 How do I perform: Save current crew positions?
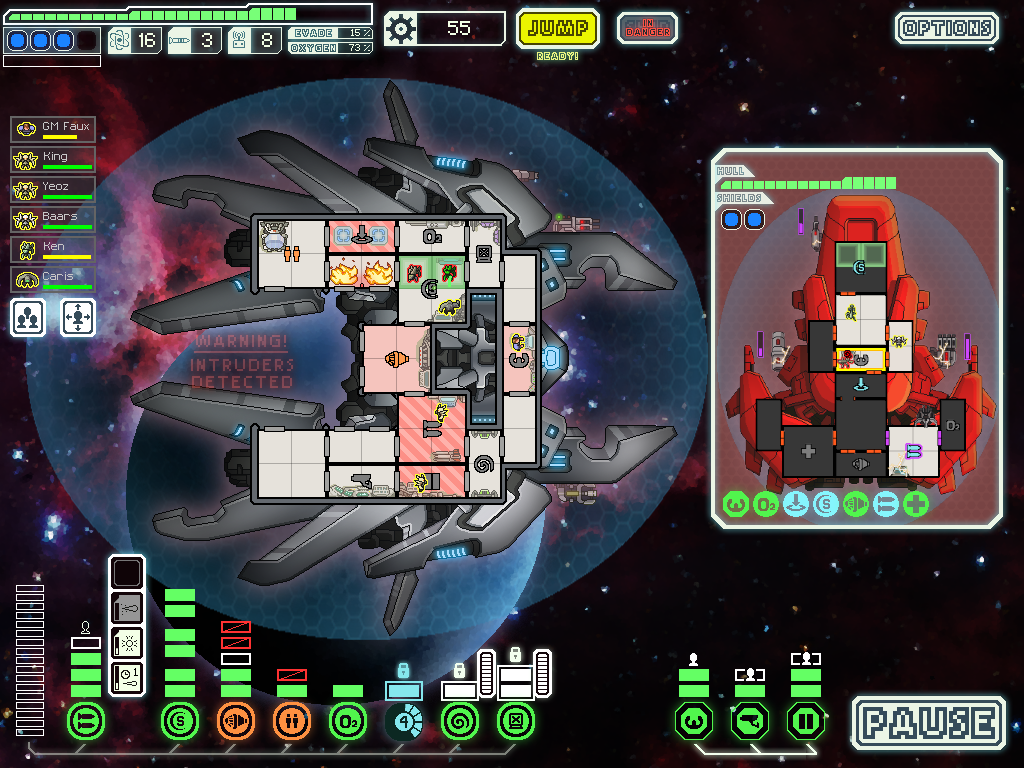[x=28, y=317]
